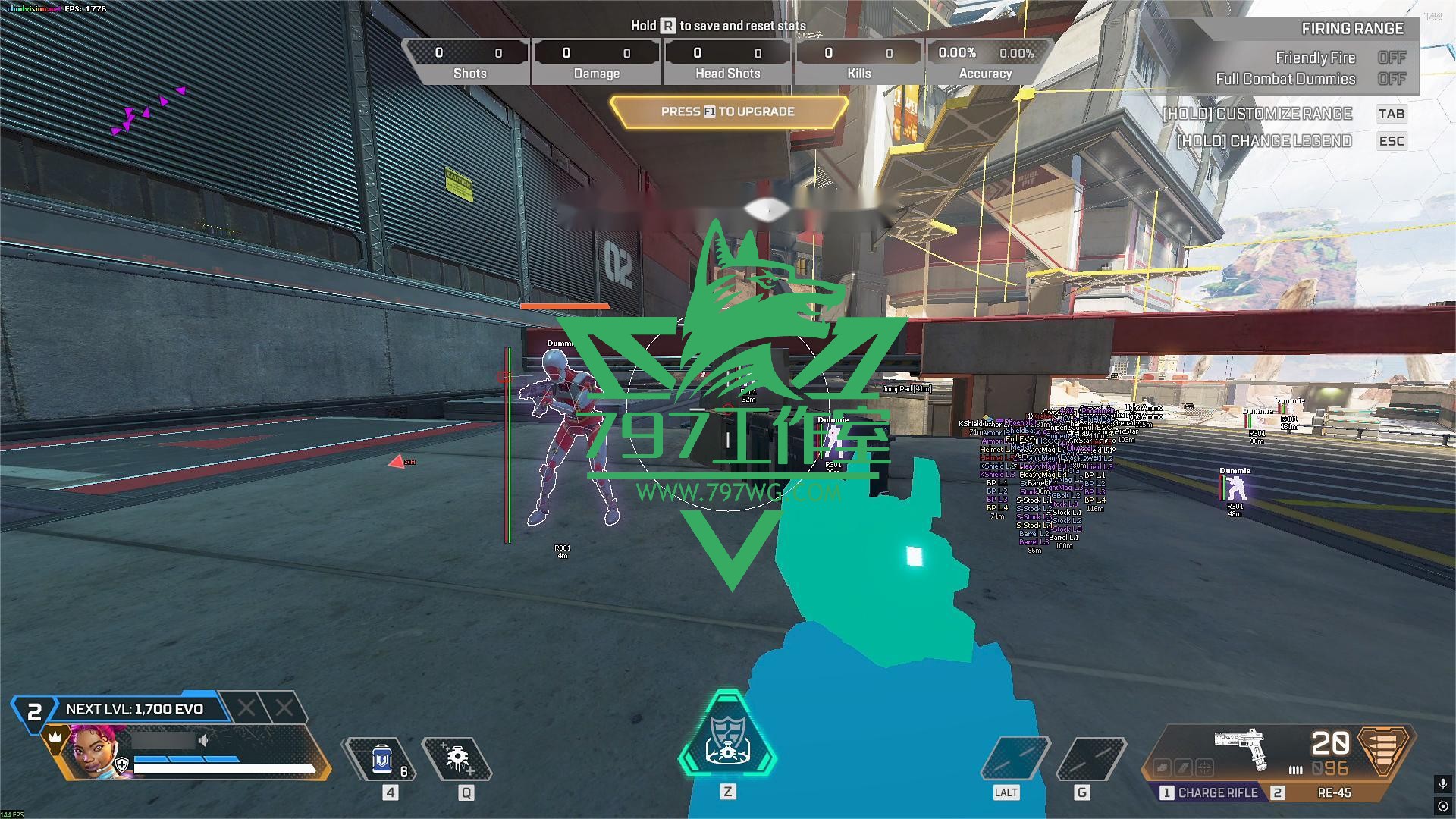
Task: Toggle the microphone icon
Action: pyautogui.click(x=1442, y=783)
